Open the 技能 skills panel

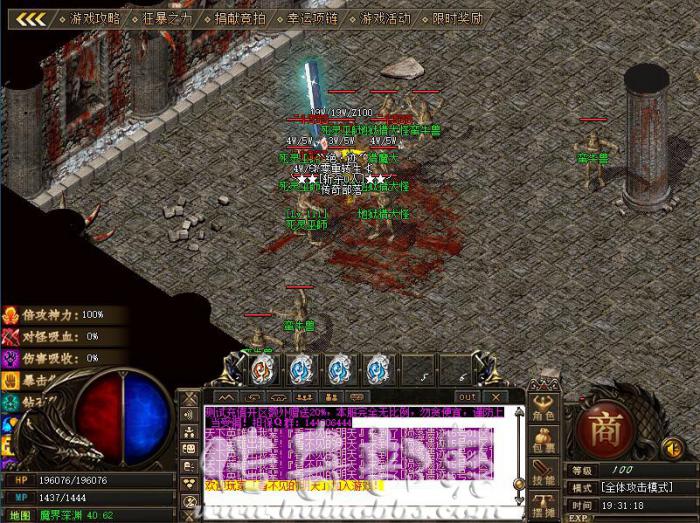[x=544, y=474]
